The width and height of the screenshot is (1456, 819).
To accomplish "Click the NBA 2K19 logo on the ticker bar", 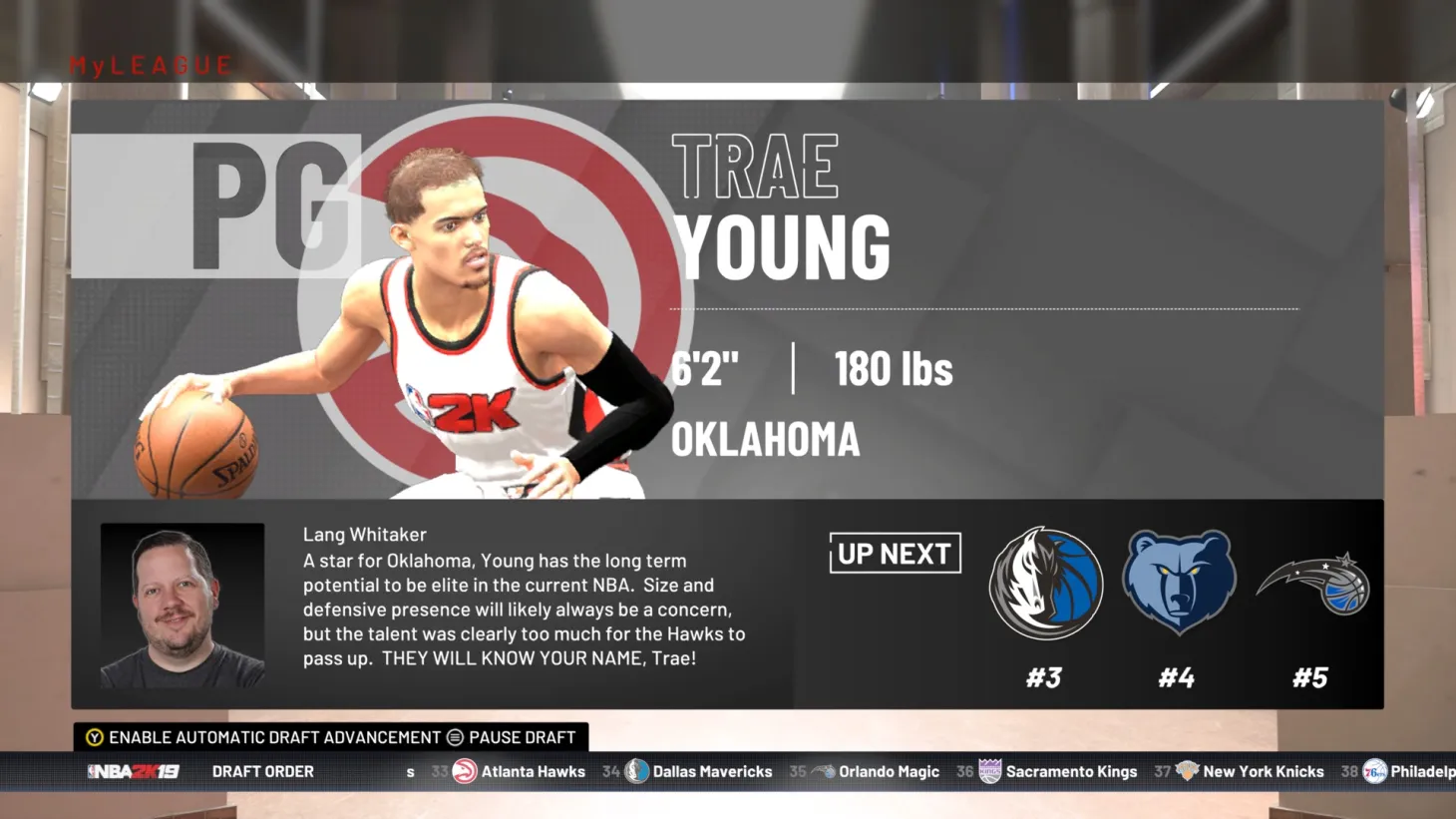I will pyautogui.click(x=135, y=771).
